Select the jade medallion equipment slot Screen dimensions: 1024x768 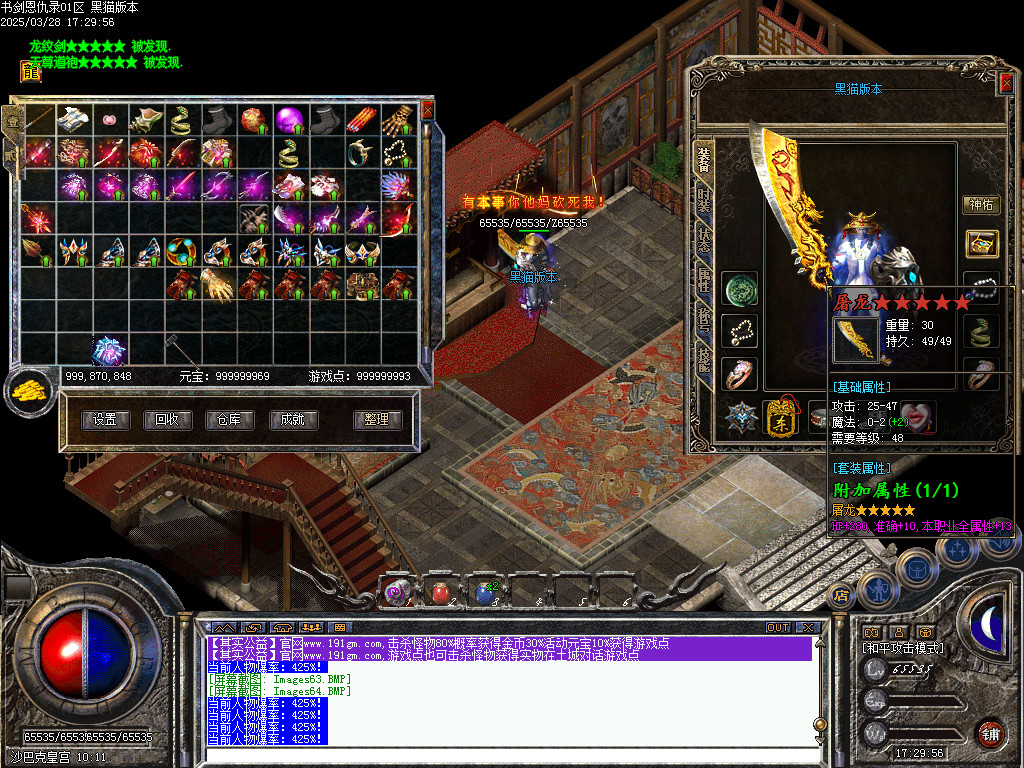tap(740, 288)
